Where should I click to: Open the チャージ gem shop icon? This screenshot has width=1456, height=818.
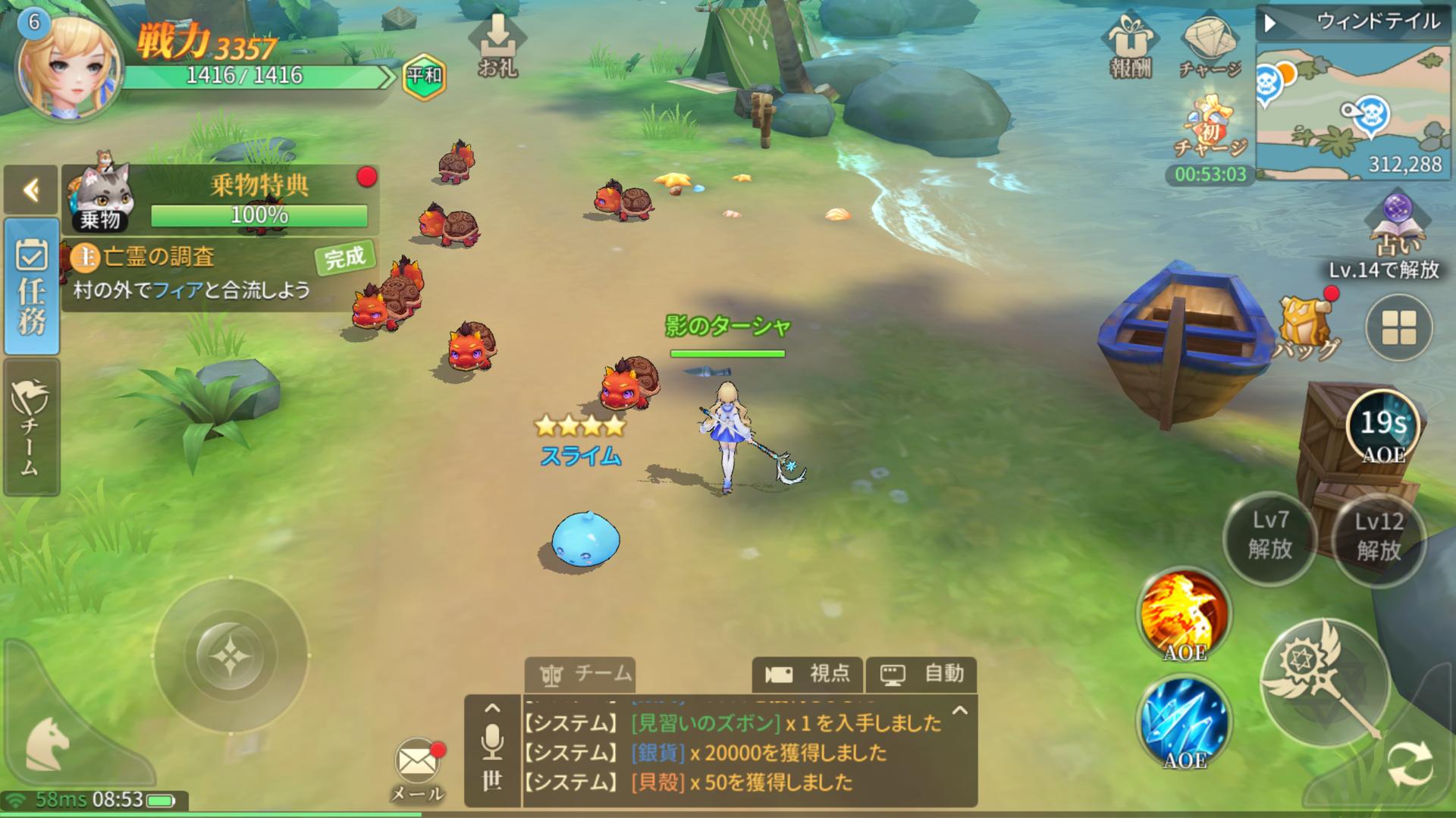(1209, 47)
